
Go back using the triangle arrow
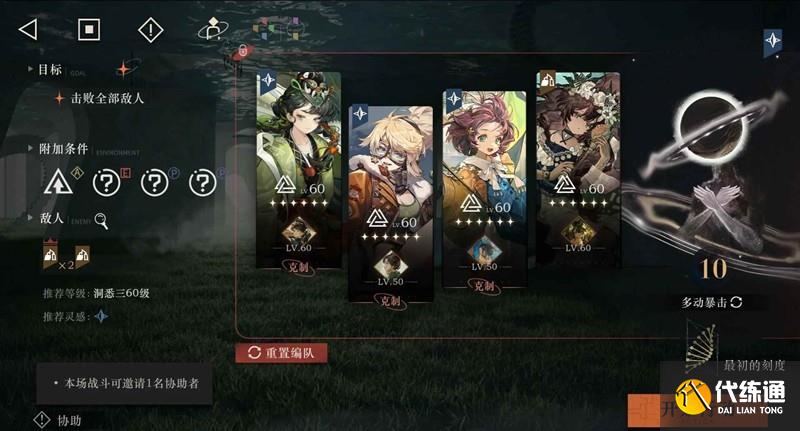coord(28,29)
